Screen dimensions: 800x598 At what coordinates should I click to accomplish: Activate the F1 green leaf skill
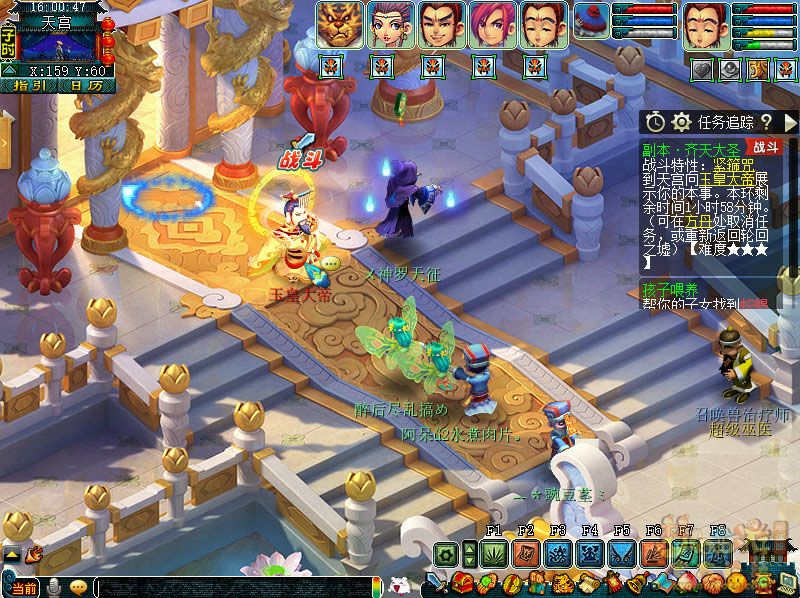pos(494,553)
